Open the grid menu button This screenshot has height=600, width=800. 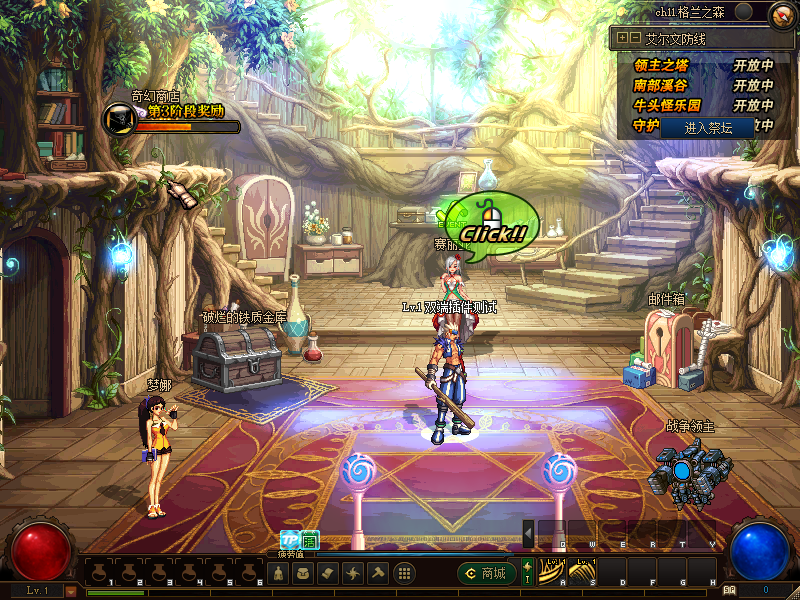tap(404, 574)
